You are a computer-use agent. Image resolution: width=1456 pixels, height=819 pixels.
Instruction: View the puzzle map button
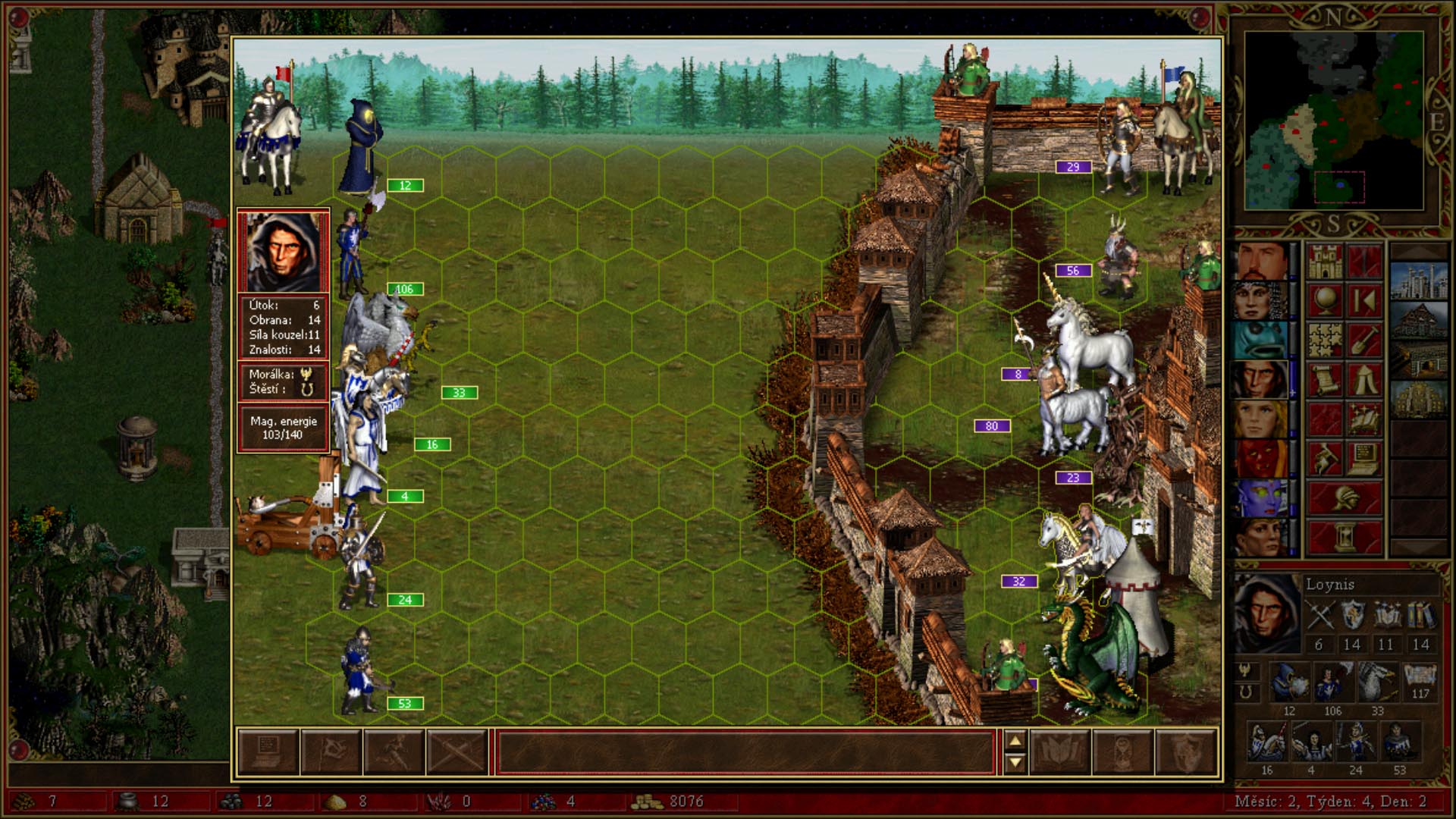[x=1324, y=340]
